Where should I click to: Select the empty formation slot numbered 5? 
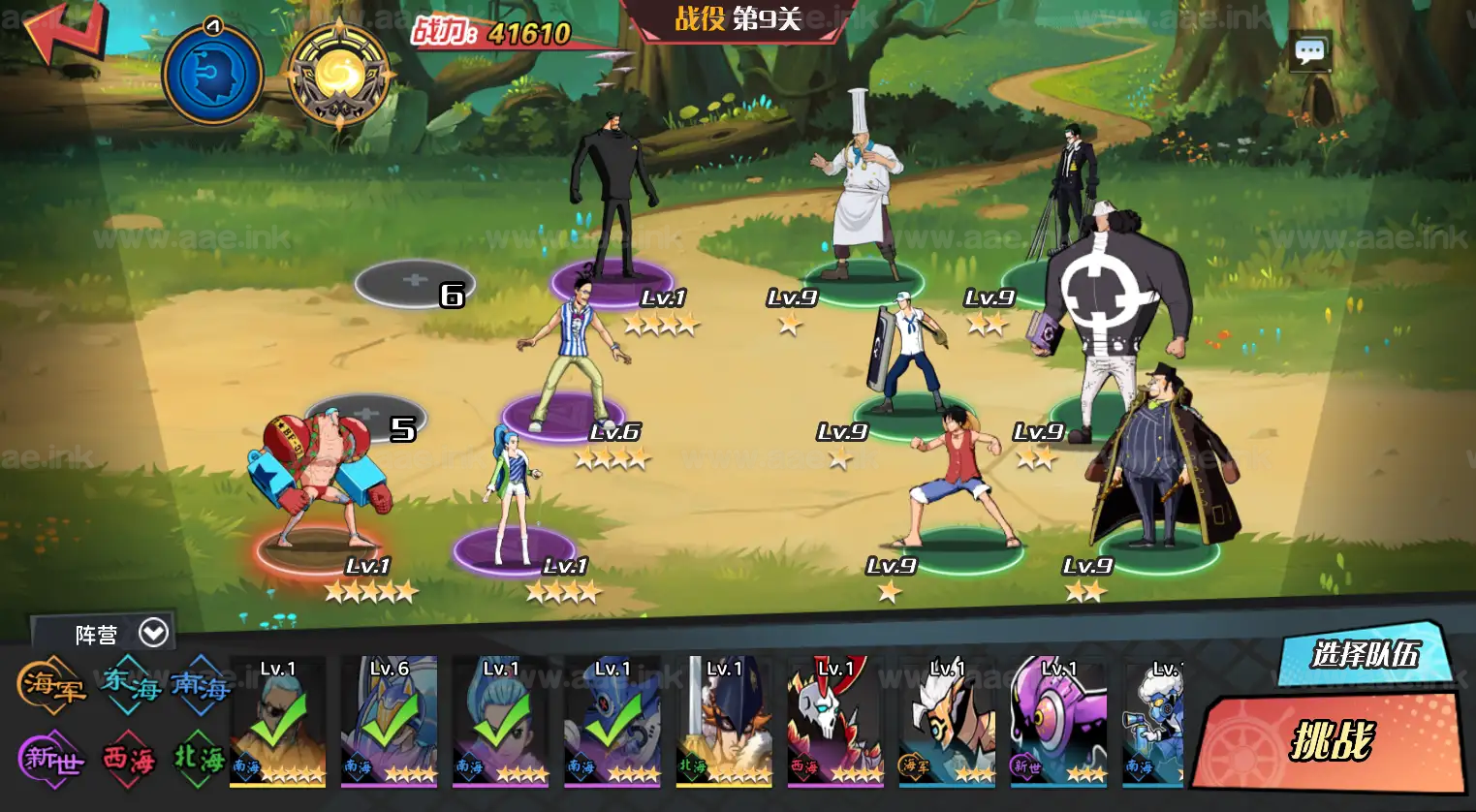[x=365, y=416]
